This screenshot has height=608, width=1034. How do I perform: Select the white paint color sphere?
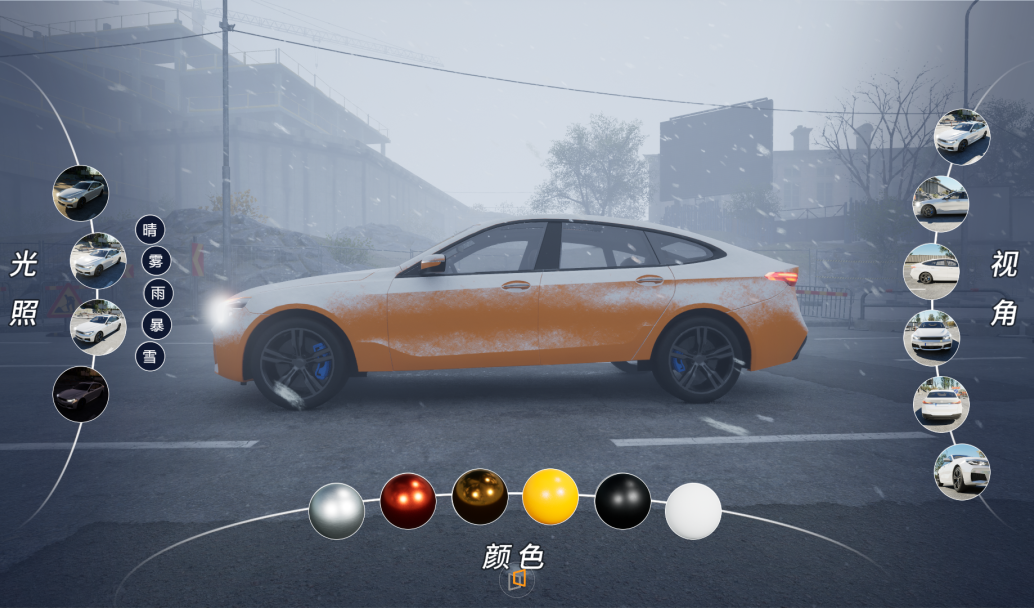pyautogui.click(x=693, y=511)
